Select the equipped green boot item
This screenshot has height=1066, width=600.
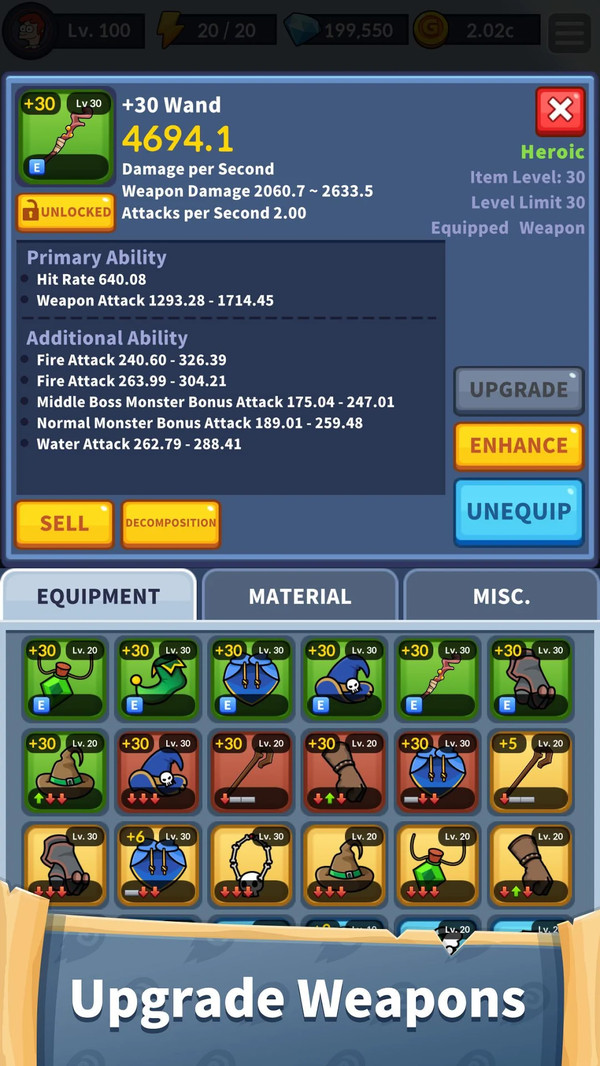tap(159, 678)
